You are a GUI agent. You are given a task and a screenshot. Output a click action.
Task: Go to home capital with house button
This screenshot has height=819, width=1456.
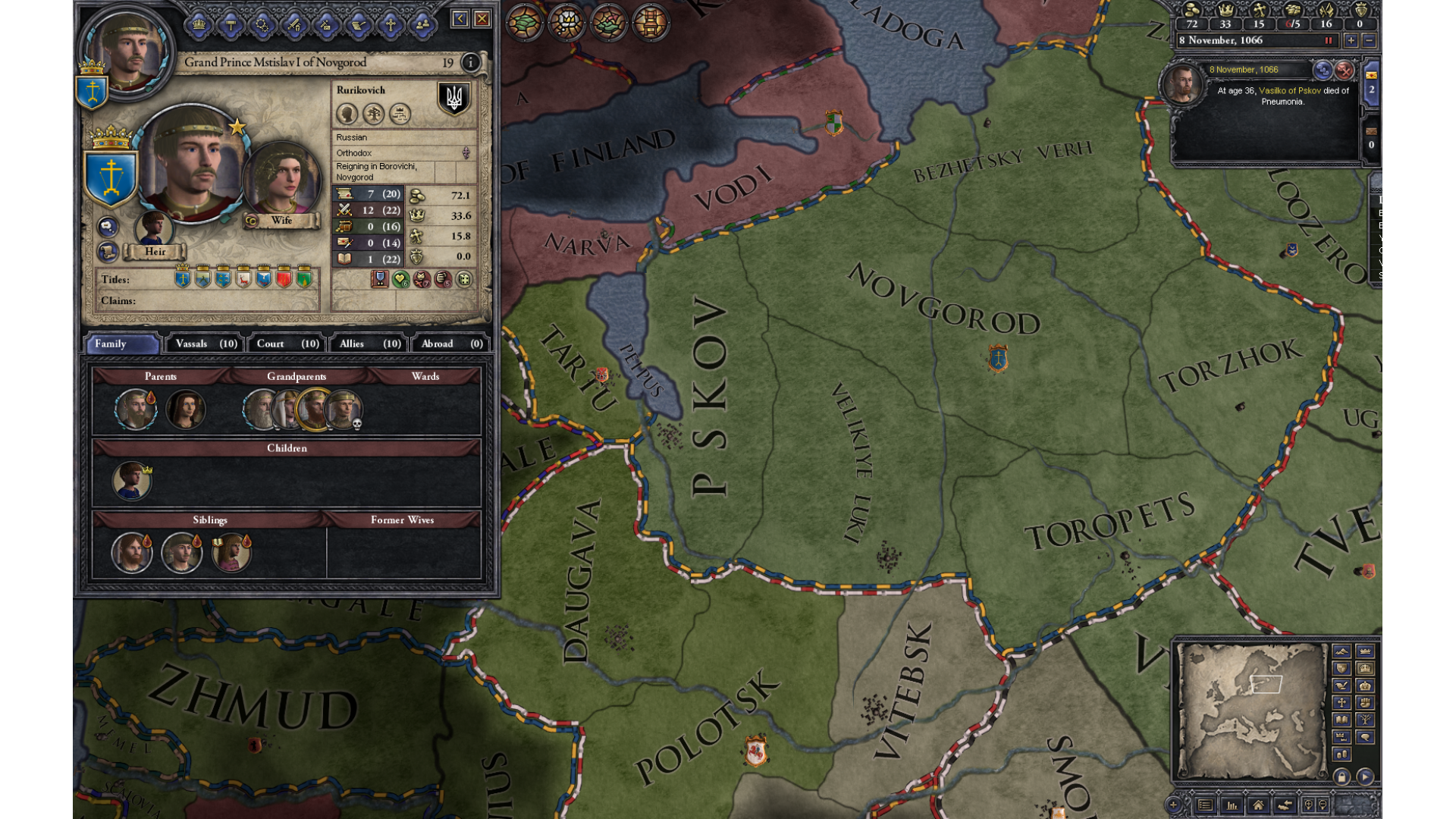click(1257, 805)
